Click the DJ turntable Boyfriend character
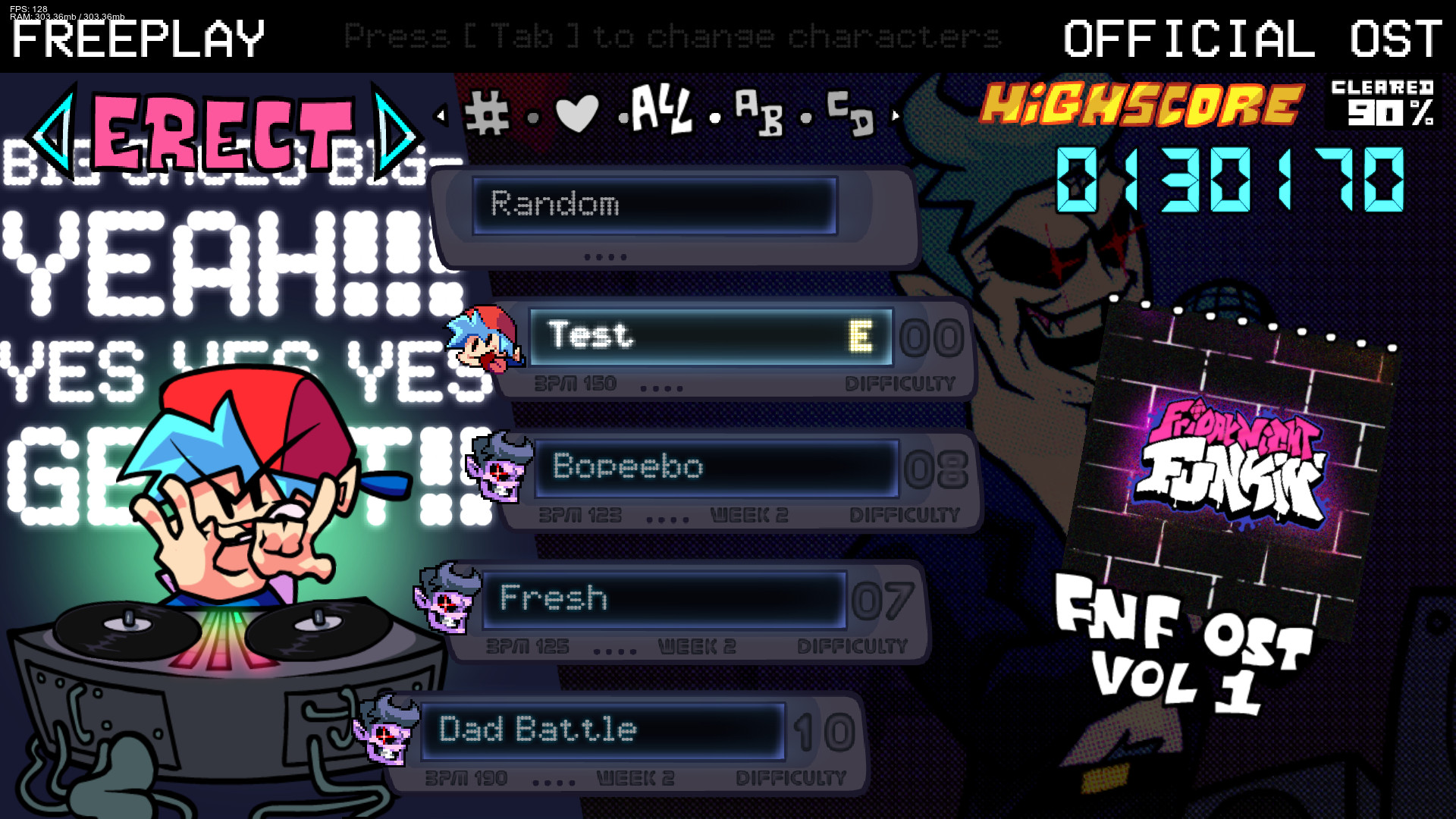This screenshot has height=819, width=1456. [243, 485]
